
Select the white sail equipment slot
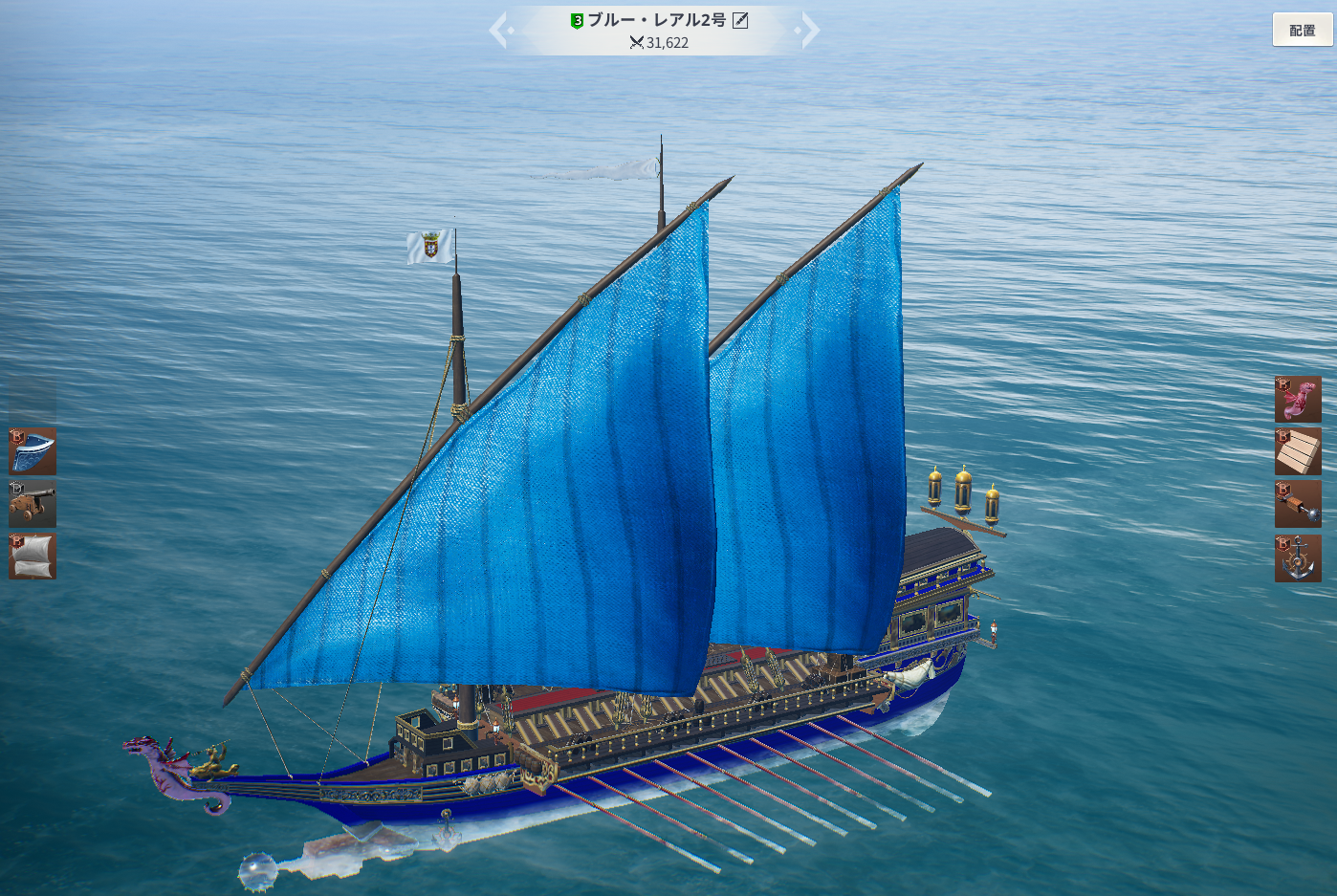[33, 557]
